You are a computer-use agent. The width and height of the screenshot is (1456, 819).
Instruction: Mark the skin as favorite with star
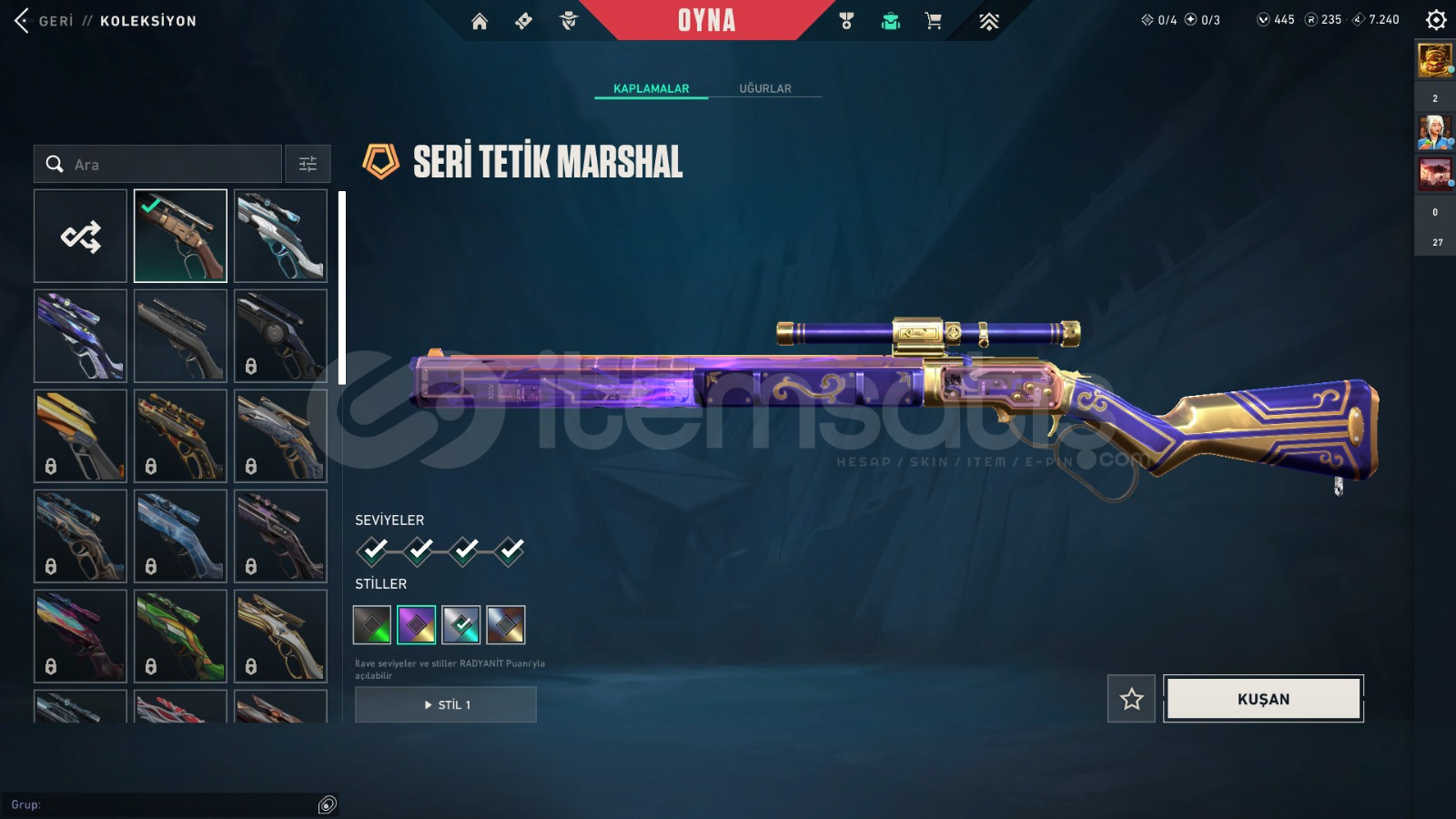tap(1131, 699)
